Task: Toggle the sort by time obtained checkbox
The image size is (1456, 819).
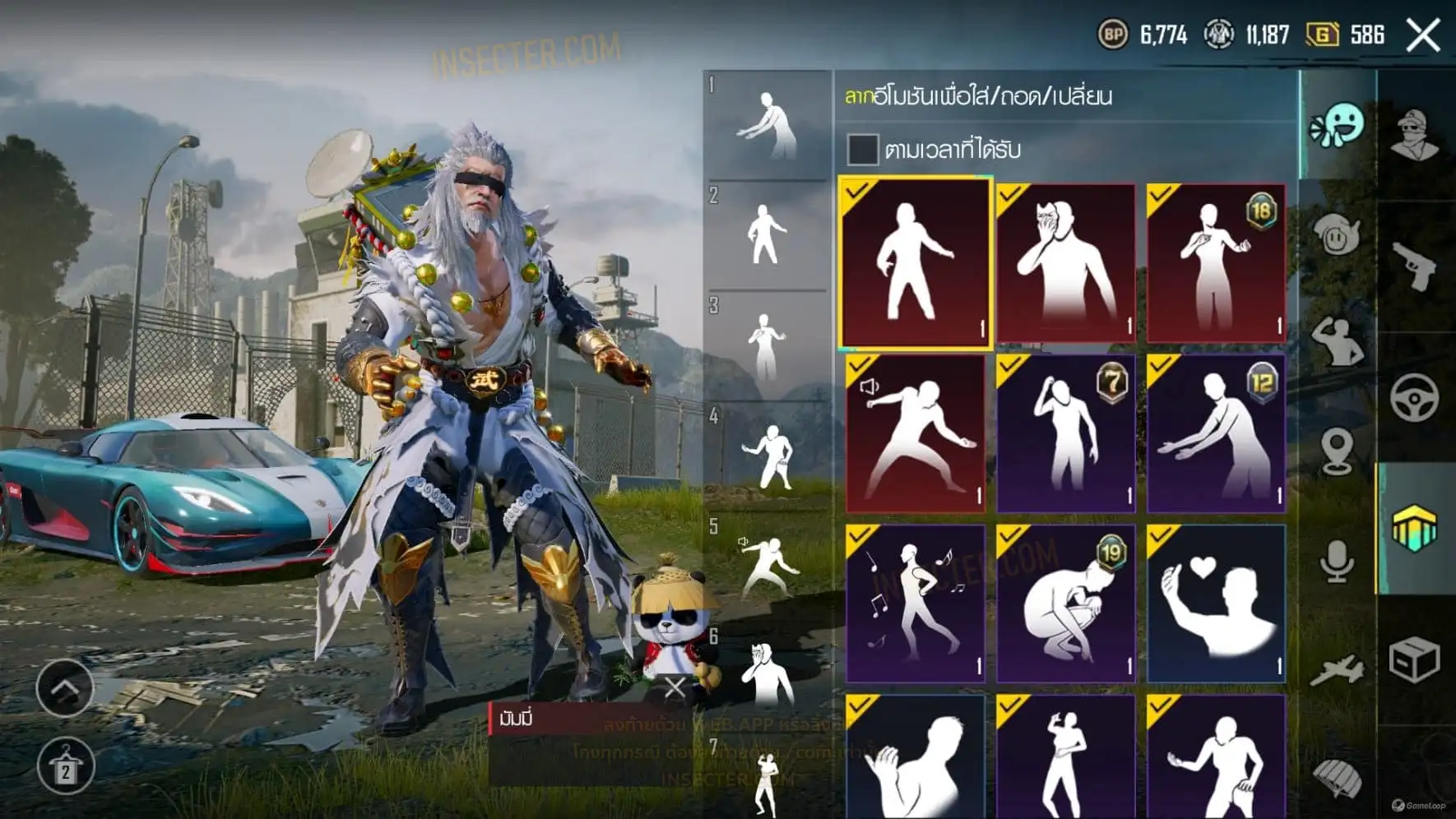Action: click(862, 150)
